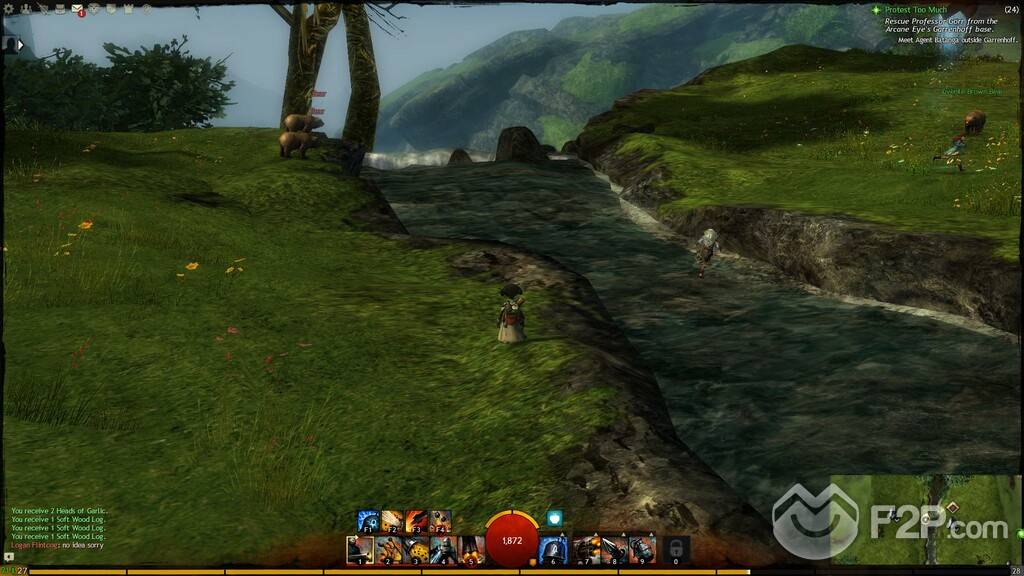Activate the F3 toolbelt skill

tap(416, 521)
